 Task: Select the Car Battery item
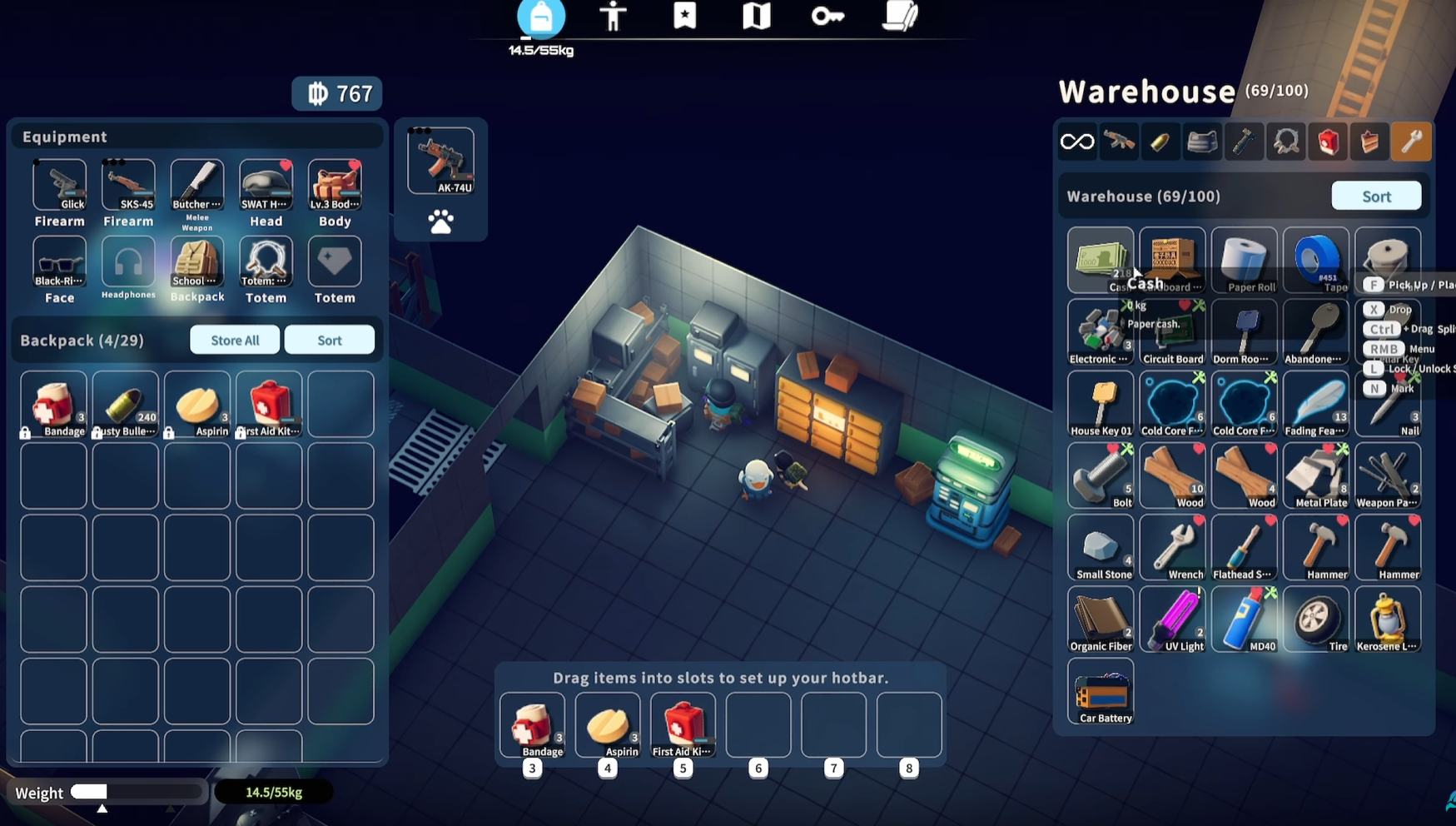coord(1101,691)
